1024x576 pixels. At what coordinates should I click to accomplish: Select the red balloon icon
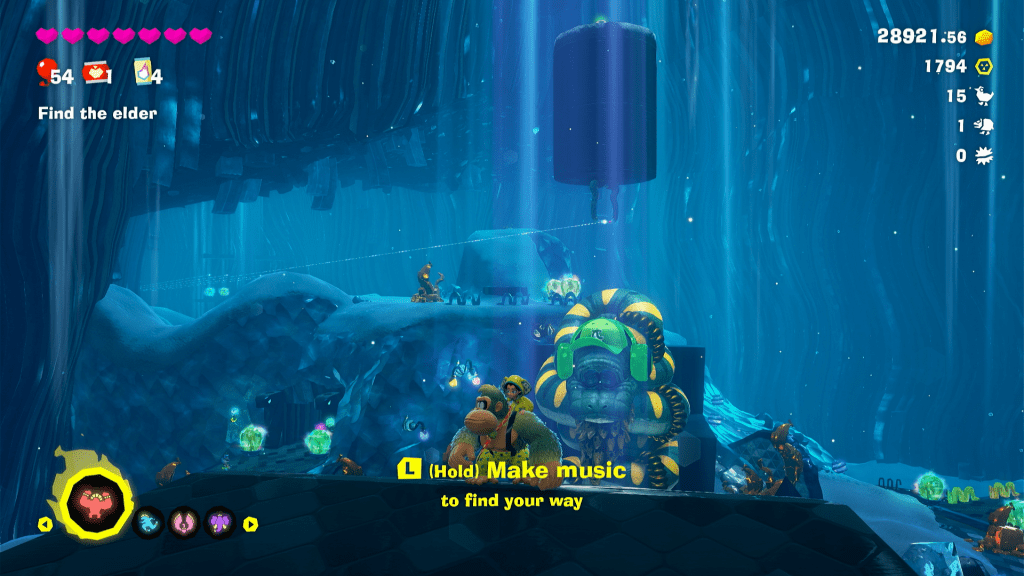click(44, 72)
